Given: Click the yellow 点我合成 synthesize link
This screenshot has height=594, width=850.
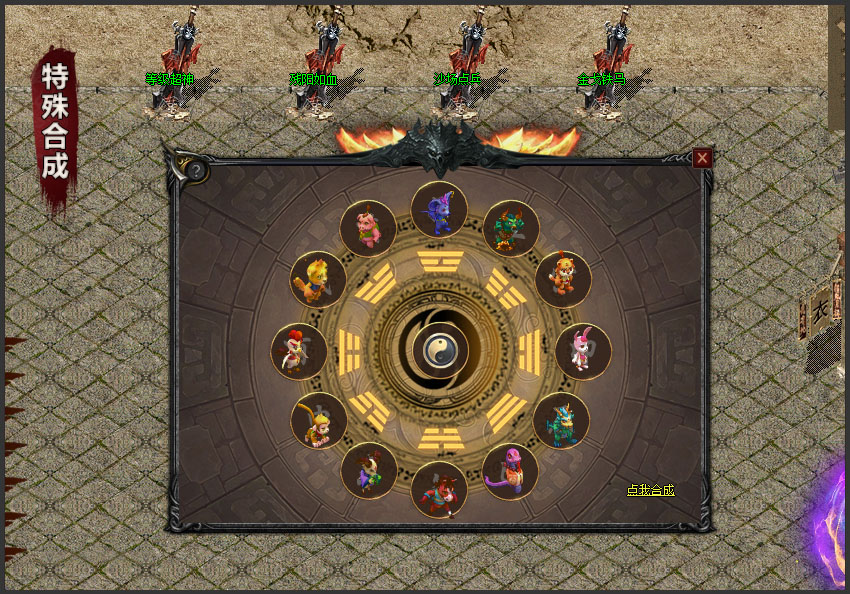Looking at the screenshot, I should tap(650, 490).
